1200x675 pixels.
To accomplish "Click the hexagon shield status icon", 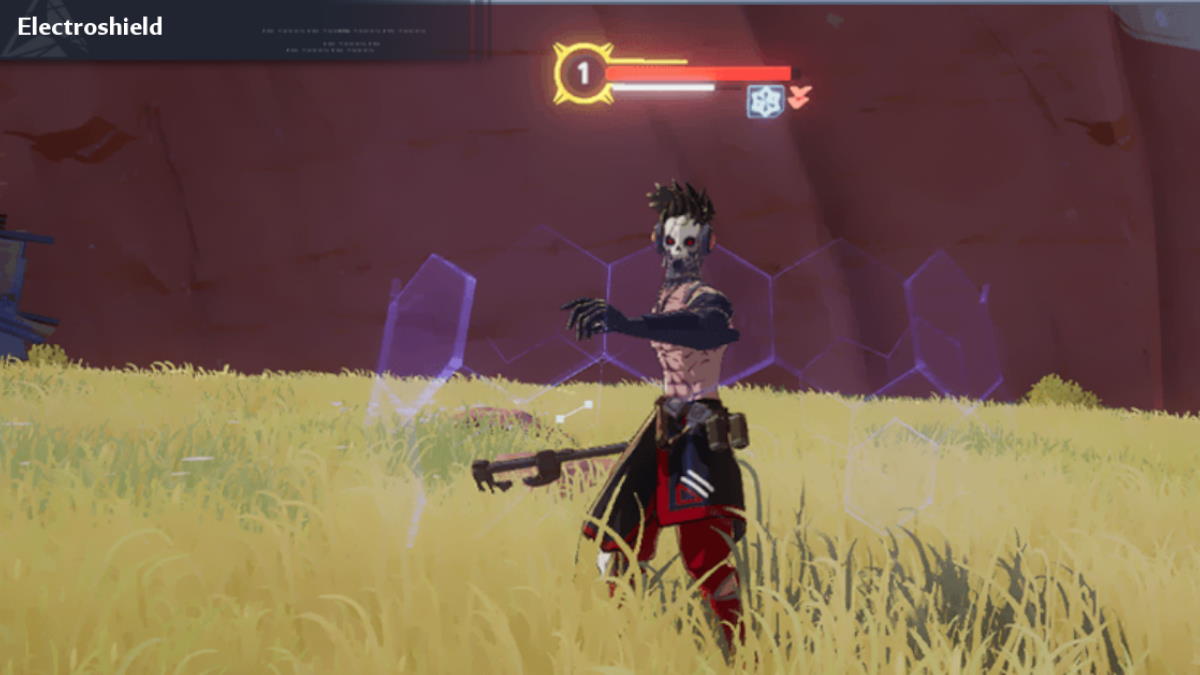I will (764, 102).
